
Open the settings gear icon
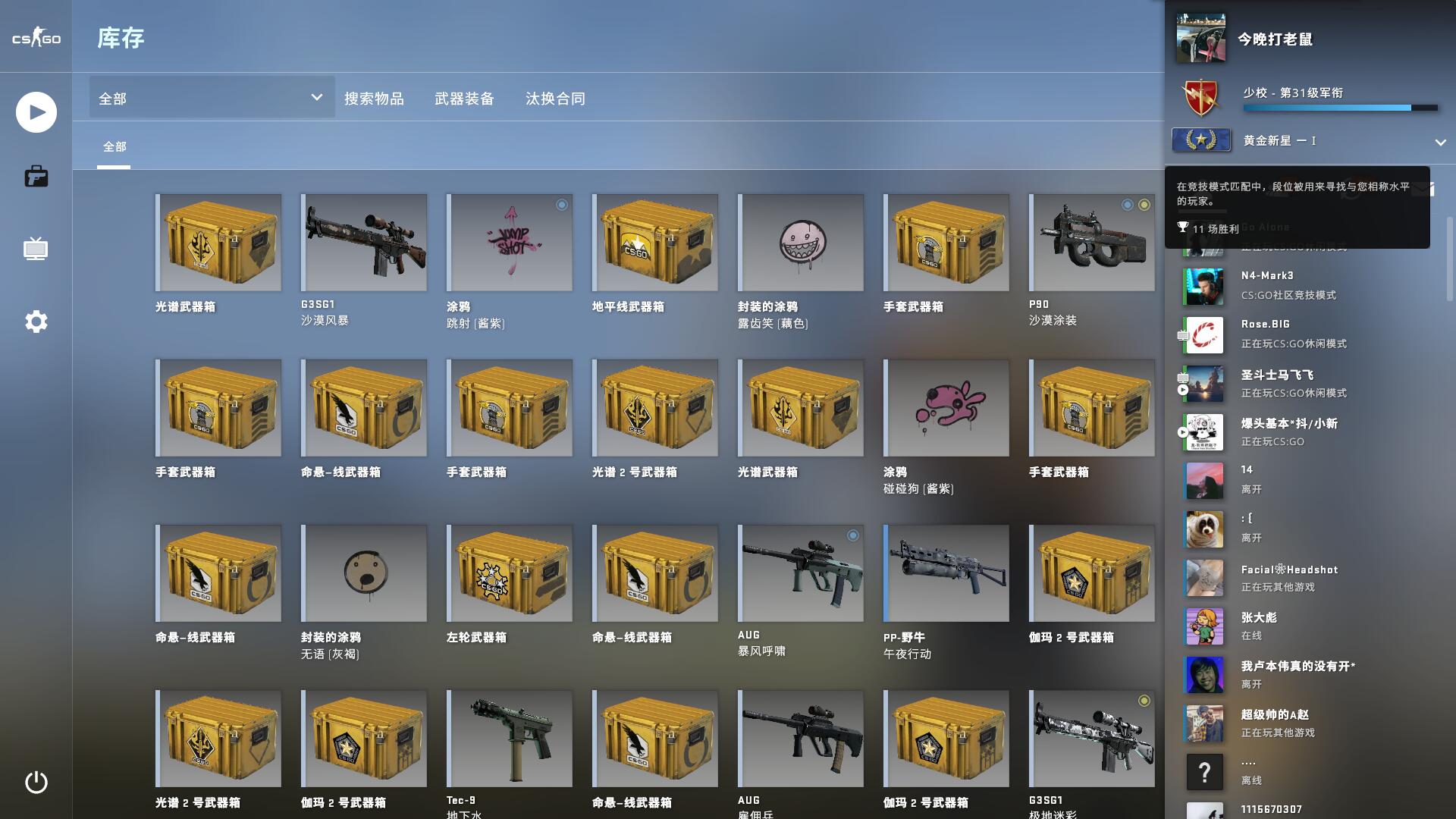tap(35, 322)
